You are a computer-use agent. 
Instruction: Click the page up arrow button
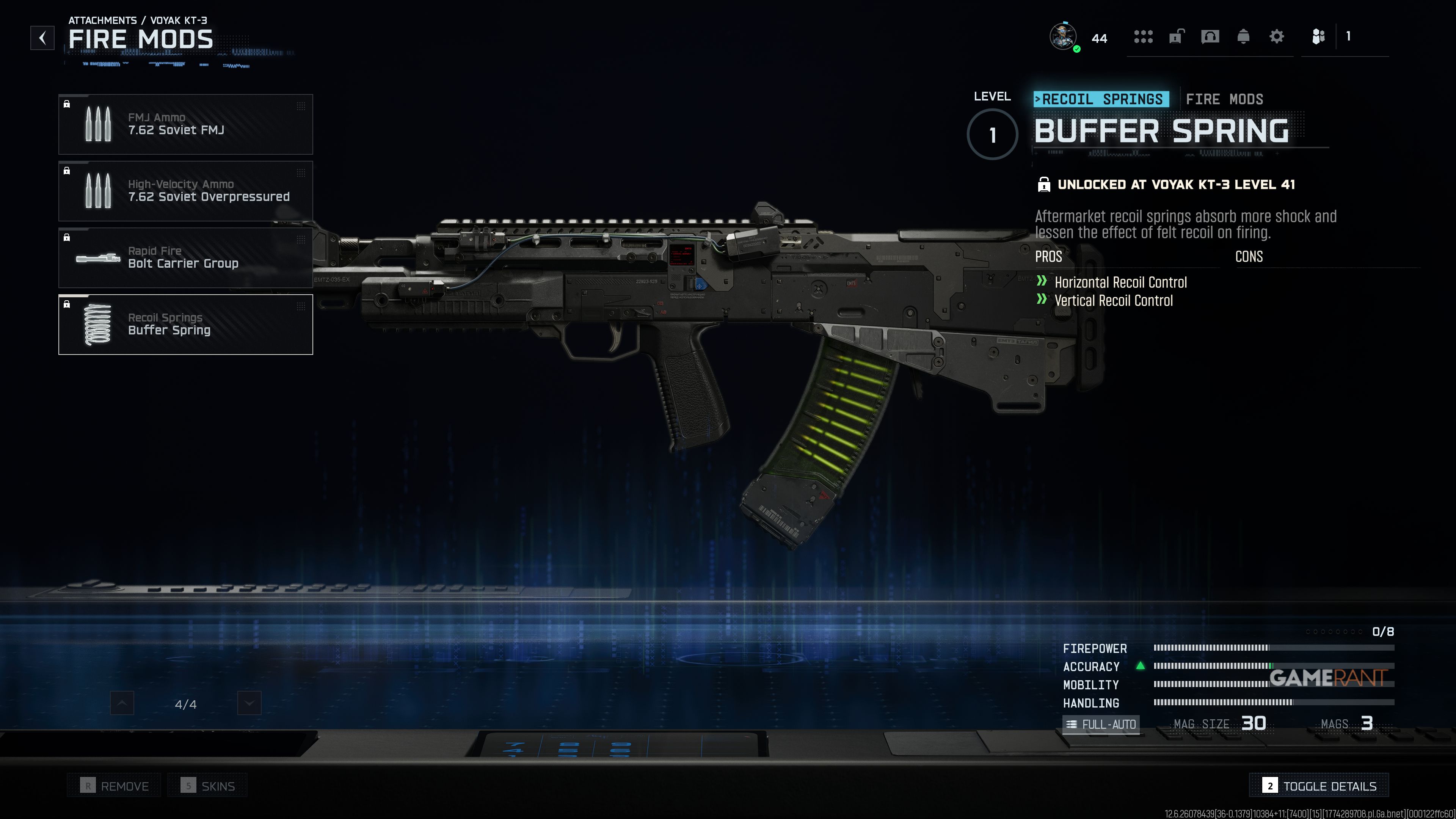[x=122, y=703]
